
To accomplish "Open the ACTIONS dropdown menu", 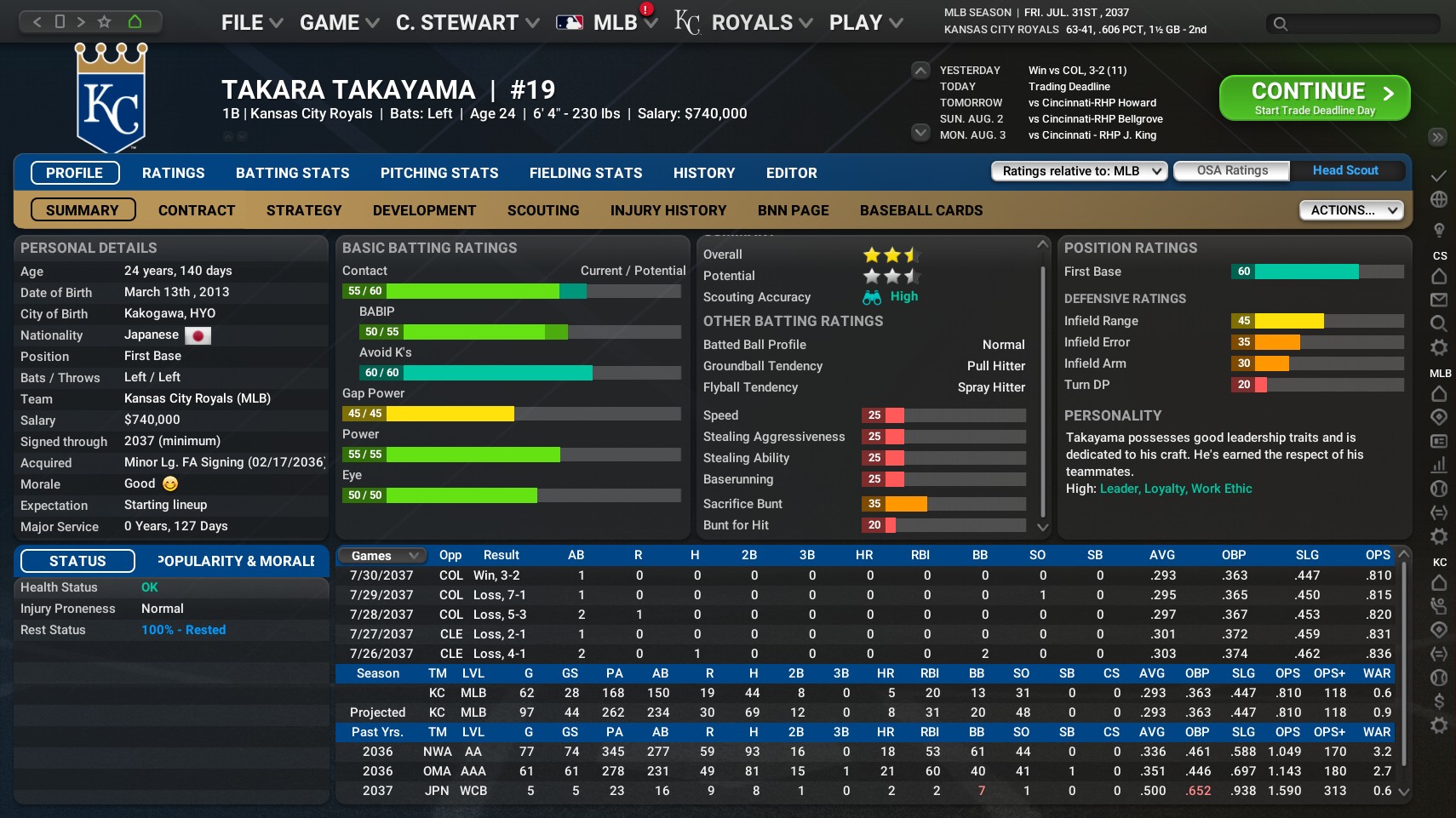I will coord(1351,209).
